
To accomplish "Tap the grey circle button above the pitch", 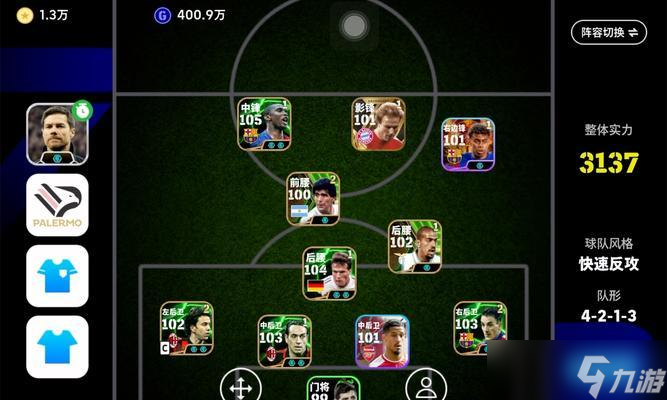I will (353, 26).
